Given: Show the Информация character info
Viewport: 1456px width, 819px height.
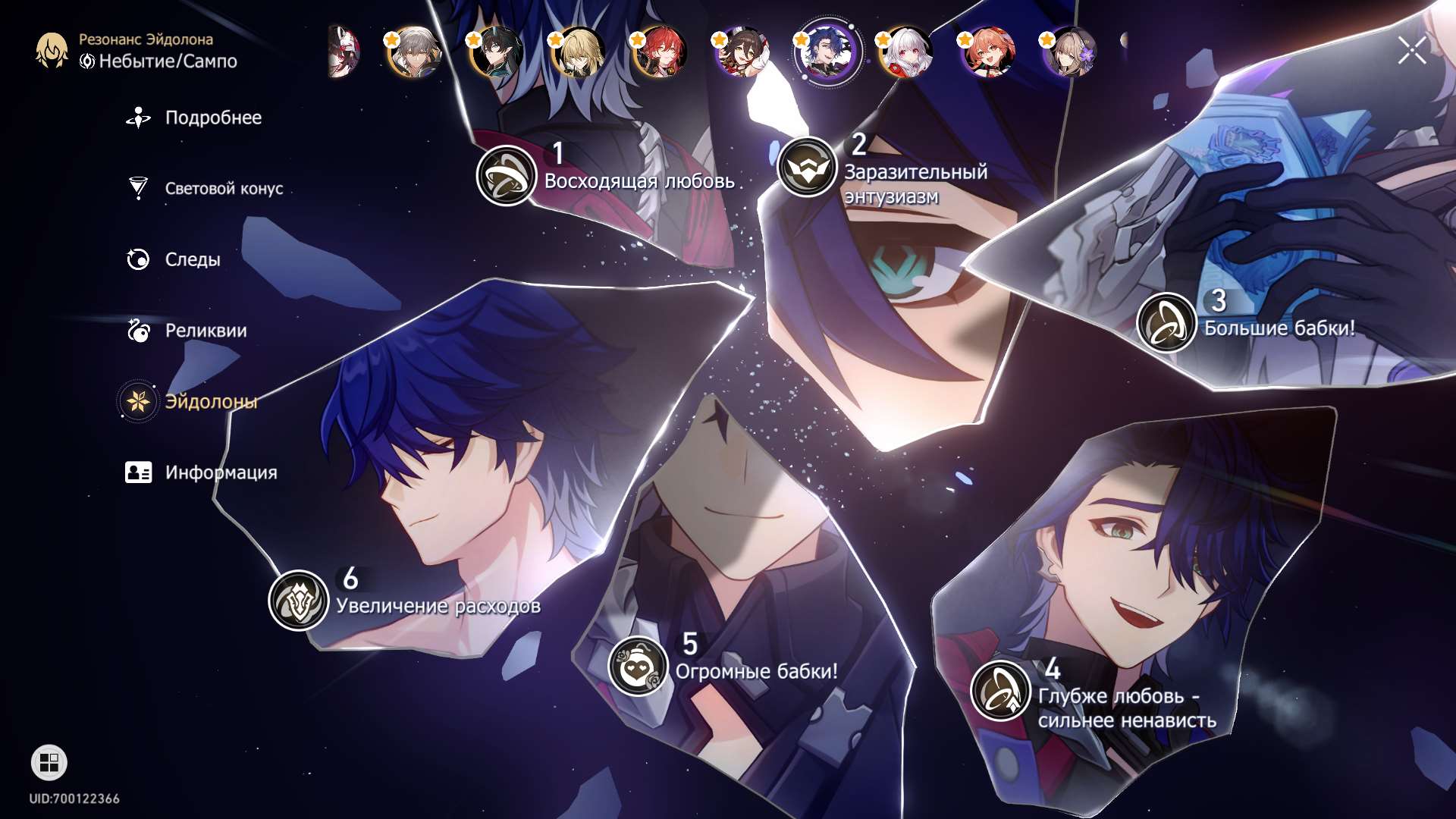Looking at the screenshot, I should 220,472.
